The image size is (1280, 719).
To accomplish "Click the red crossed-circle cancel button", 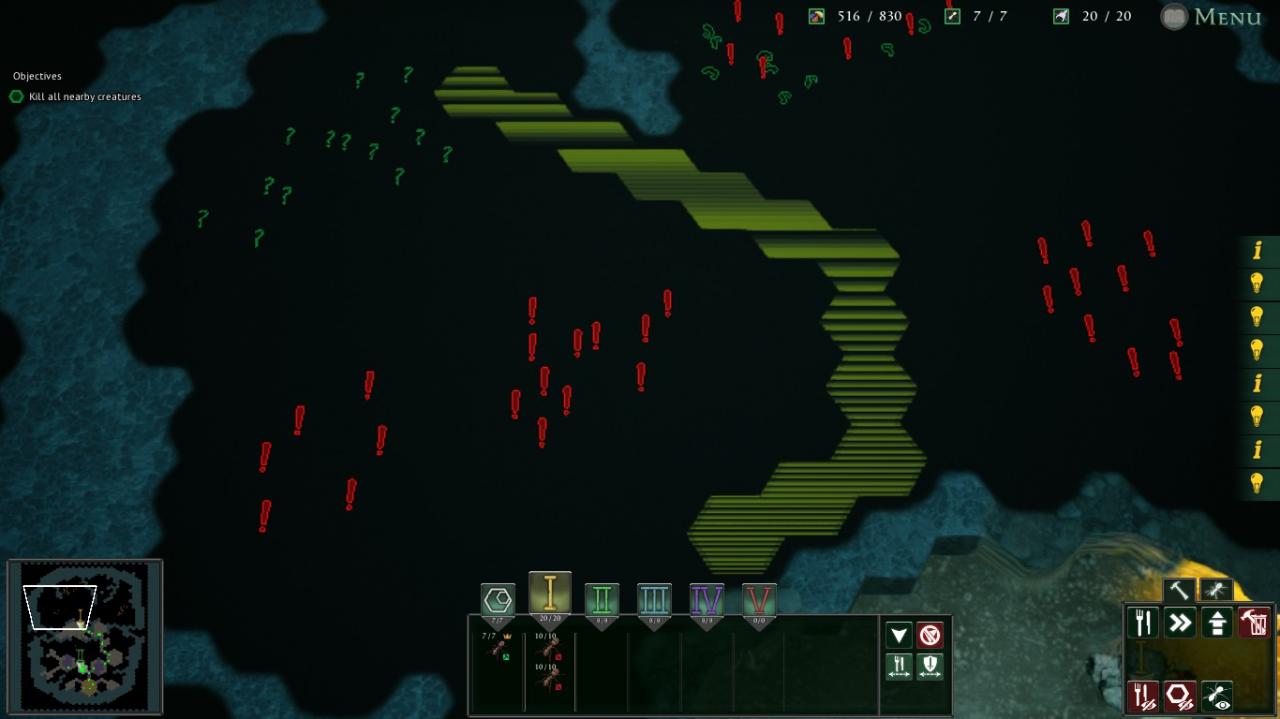I will pos(930,635).
